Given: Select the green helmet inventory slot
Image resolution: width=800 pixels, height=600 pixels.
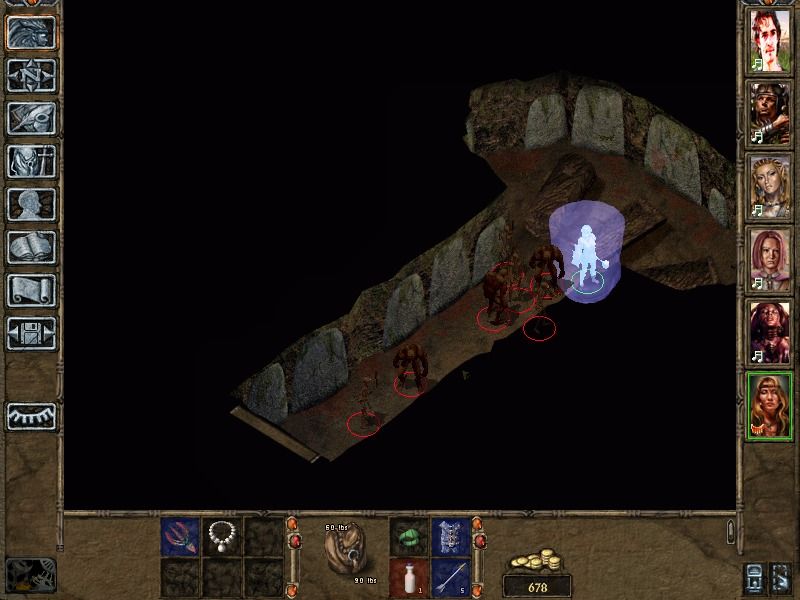Looking at the screenshot, I should [x=408, y=537].
